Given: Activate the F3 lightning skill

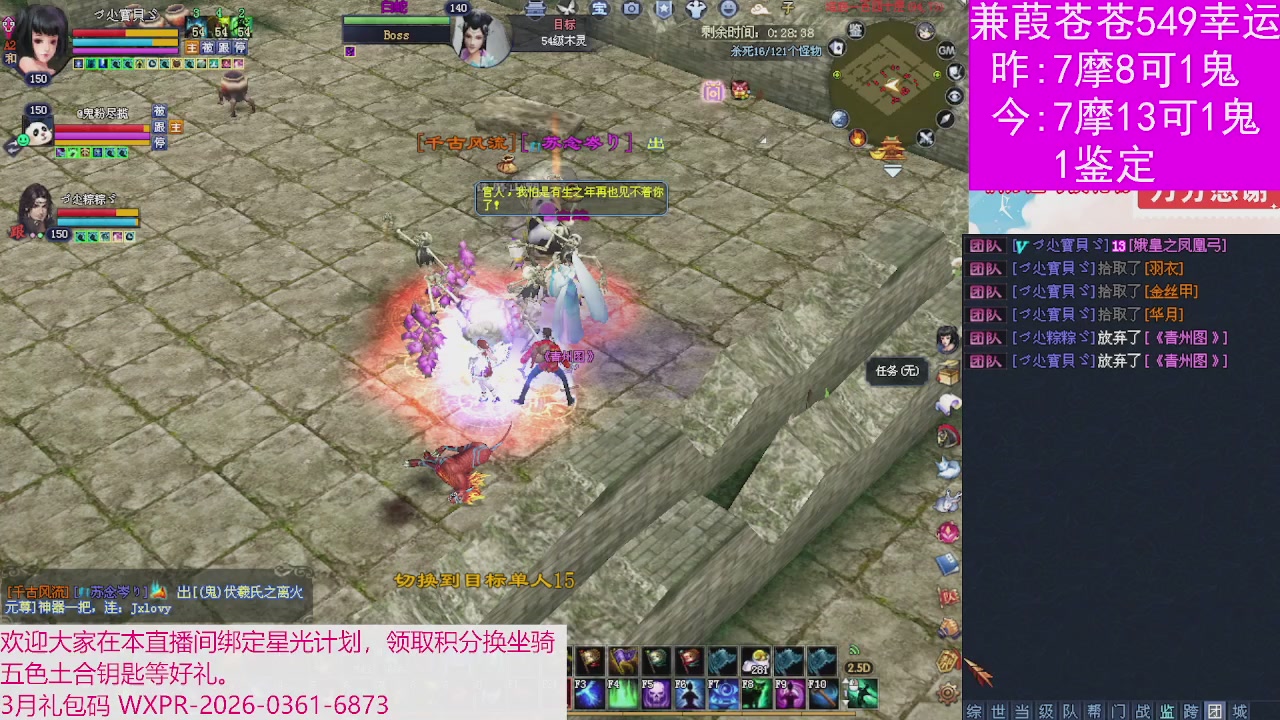Looking at the screenshot, I should (589, 692).
